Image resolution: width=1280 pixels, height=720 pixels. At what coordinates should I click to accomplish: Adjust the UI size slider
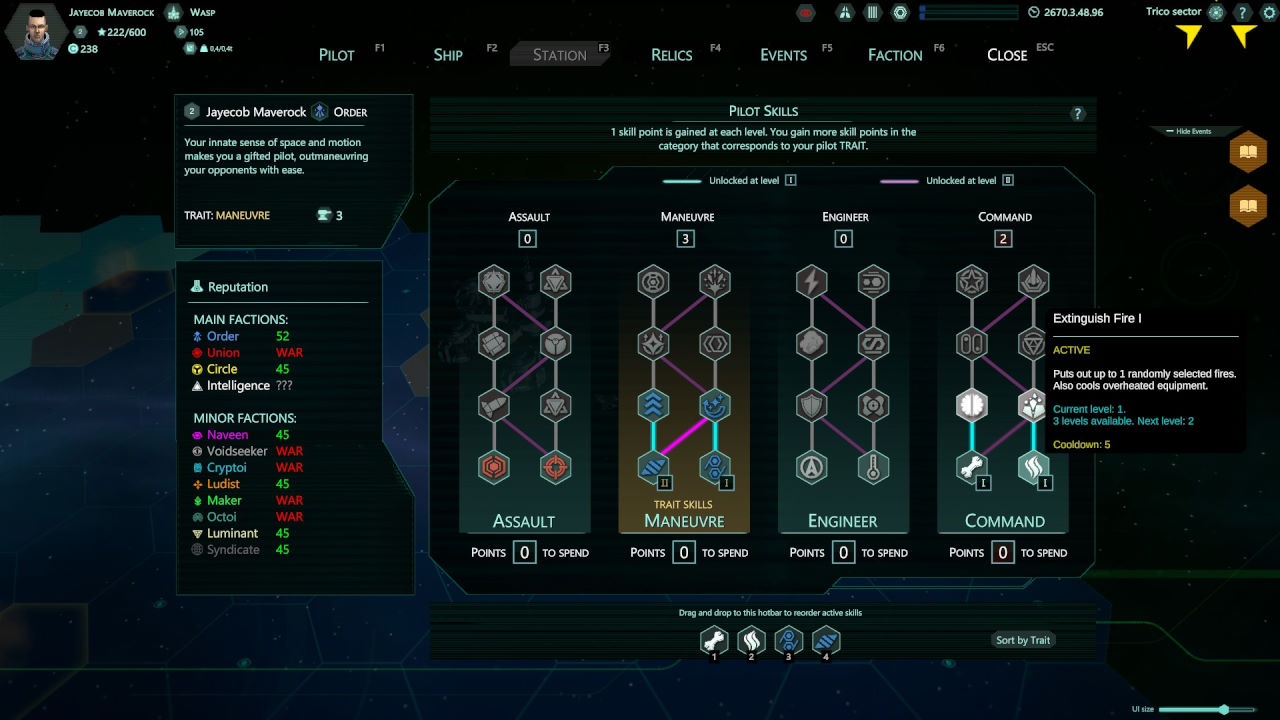(x=1223, y=709)
